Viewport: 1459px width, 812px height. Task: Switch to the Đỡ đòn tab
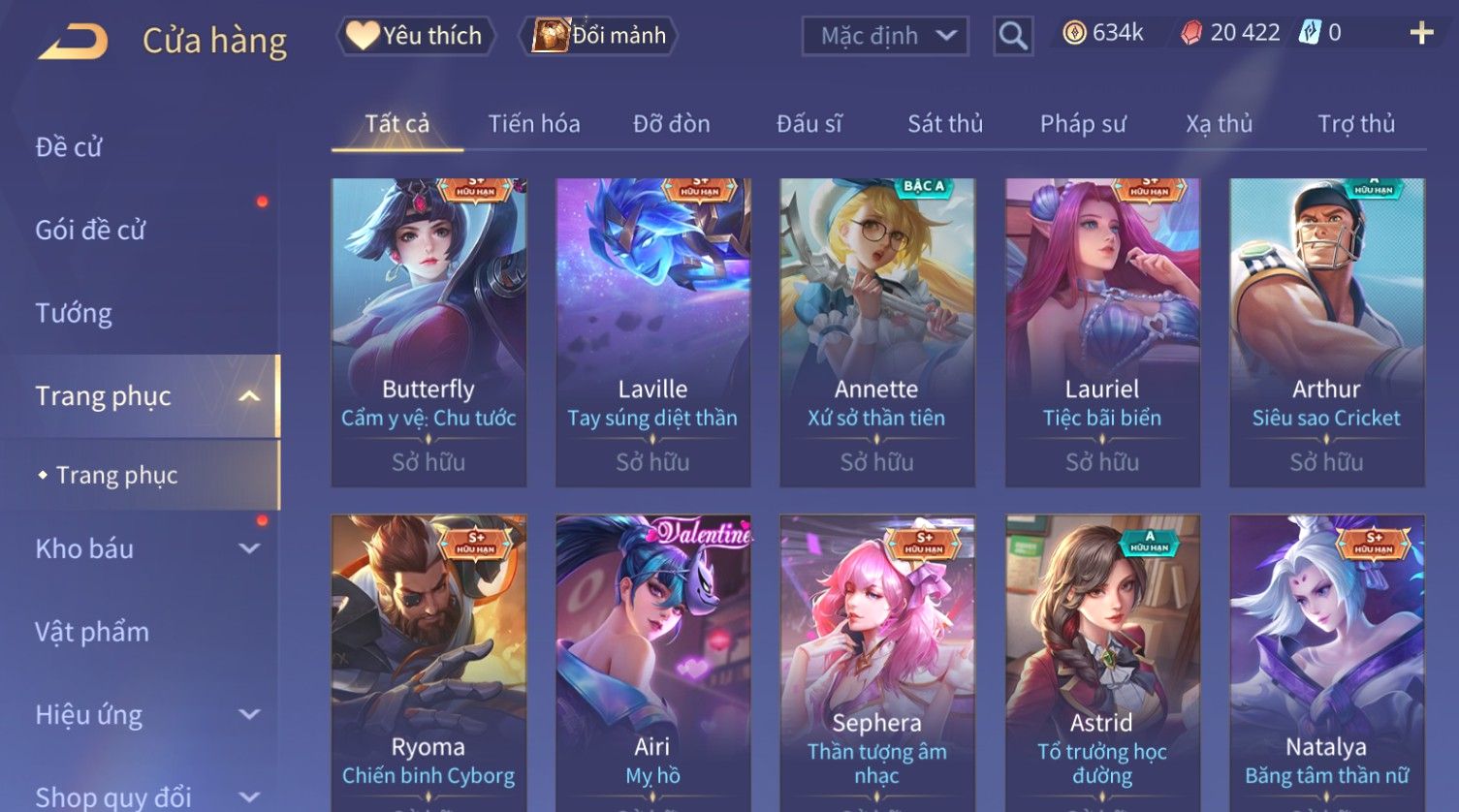[671, 124]
